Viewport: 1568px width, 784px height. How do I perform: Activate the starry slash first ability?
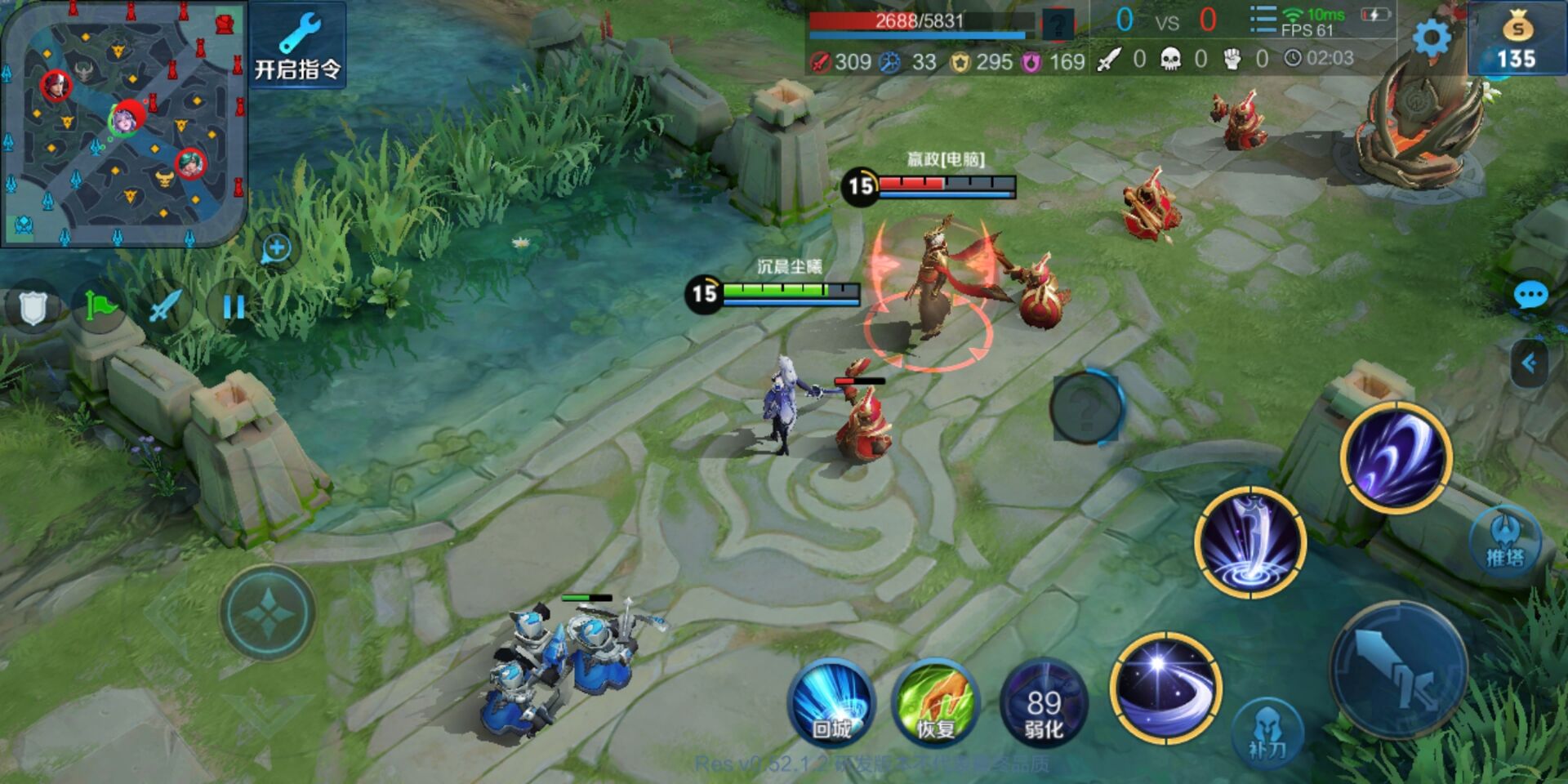coord(1165,688)
